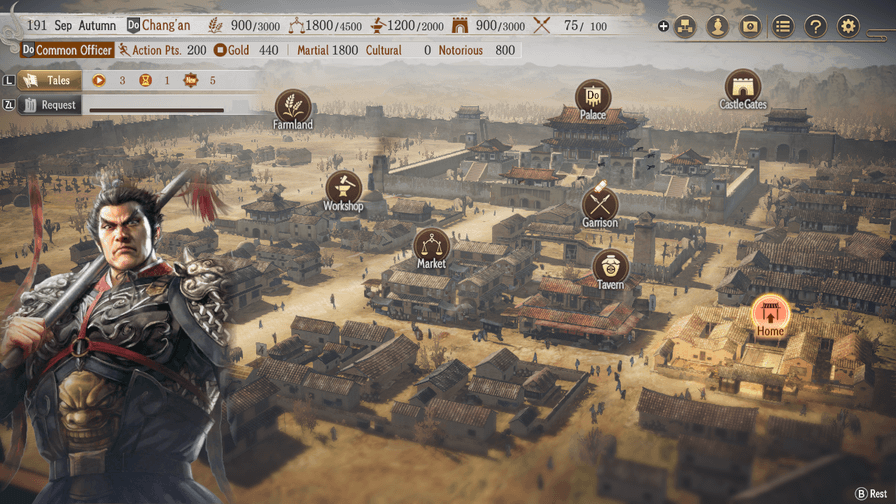Open the gear settings menu
This screenshot has width=896, height=504.
tap(848, 27)
